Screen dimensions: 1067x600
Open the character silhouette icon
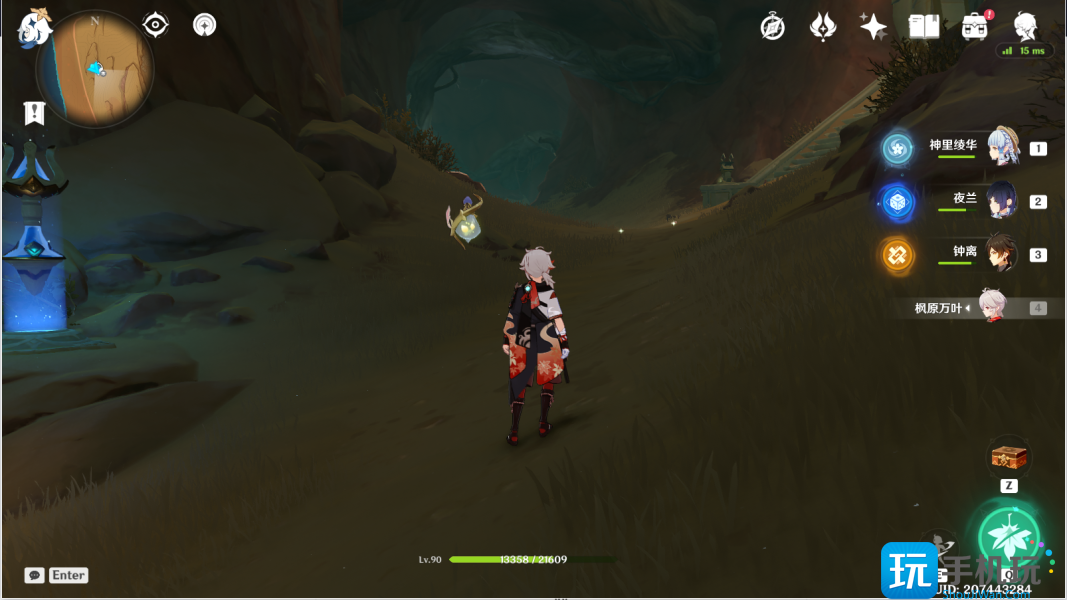point(1025,26)
